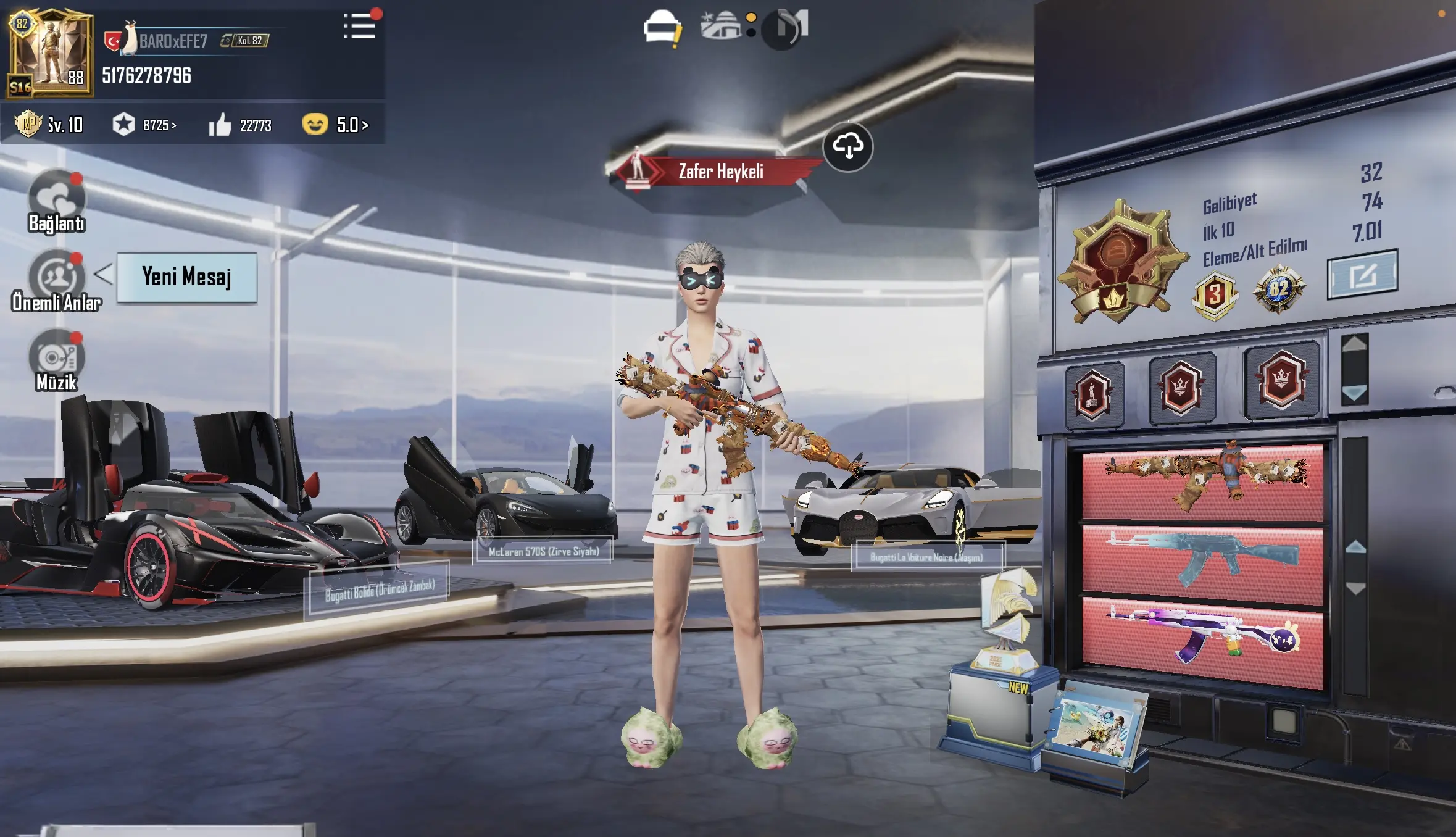Open the list menu with red notification
Viewport: 1456px width, 837px height.
coord(359,27)
